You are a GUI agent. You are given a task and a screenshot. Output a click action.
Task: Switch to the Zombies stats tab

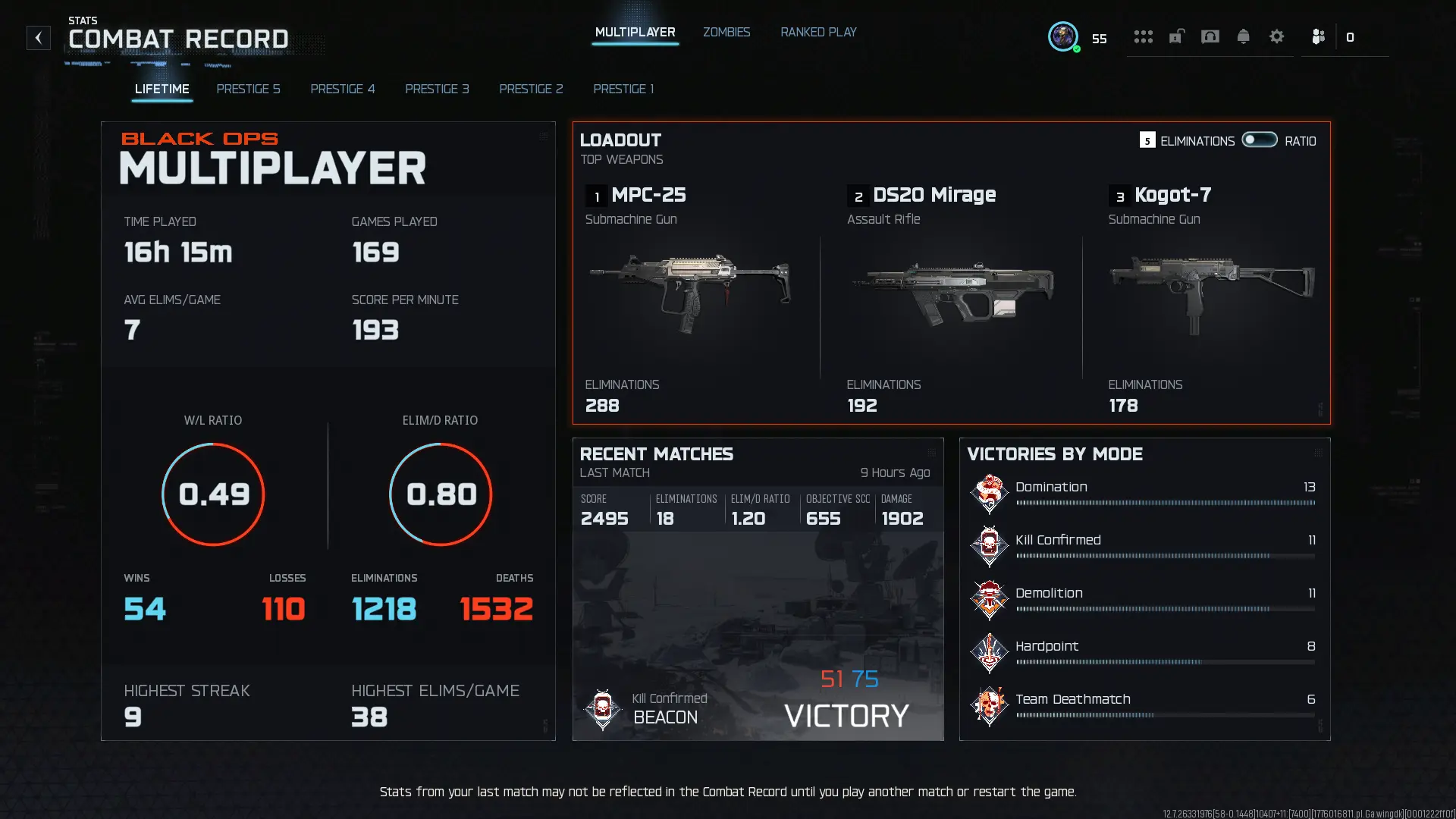[726, 33]
